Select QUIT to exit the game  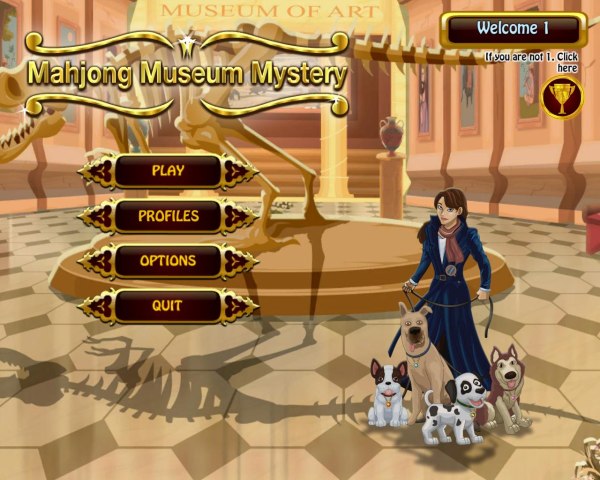pyautogui.click(x=167, y=306)
